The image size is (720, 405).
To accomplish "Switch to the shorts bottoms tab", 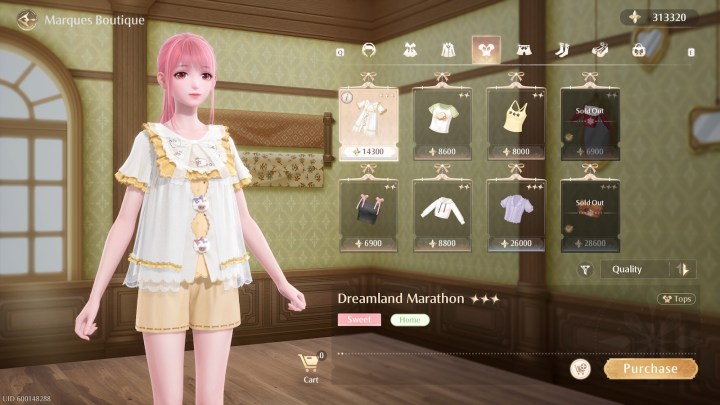I will pos(524,49).
